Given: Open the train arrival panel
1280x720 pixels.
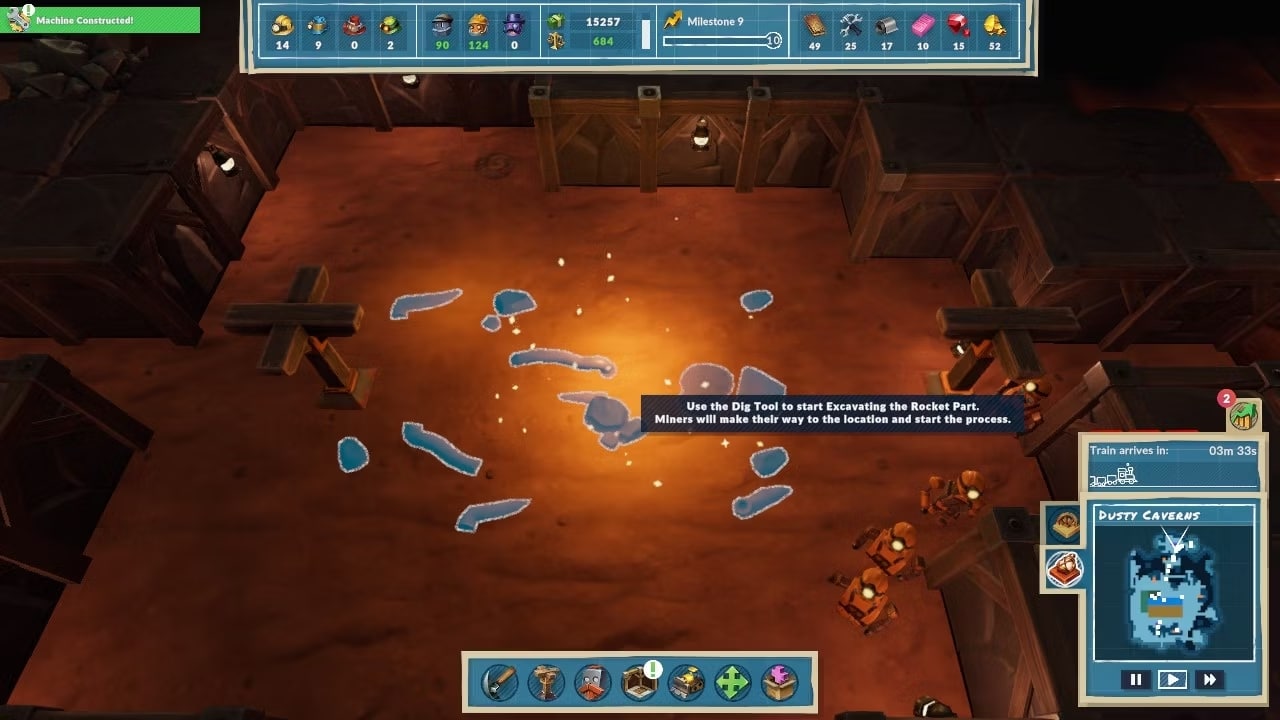Looking at the screenshot, I should coord(1173,462).
